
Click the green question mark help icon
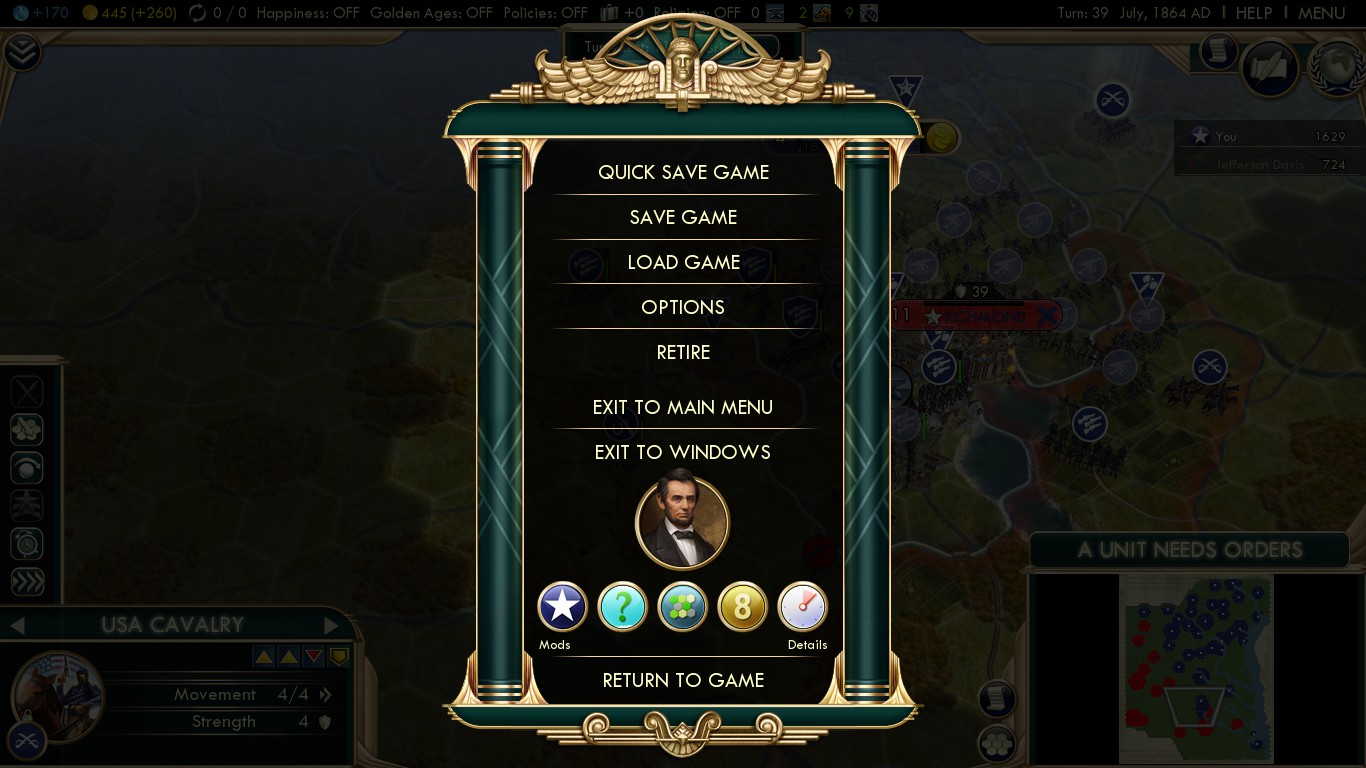tap(622, 606)
